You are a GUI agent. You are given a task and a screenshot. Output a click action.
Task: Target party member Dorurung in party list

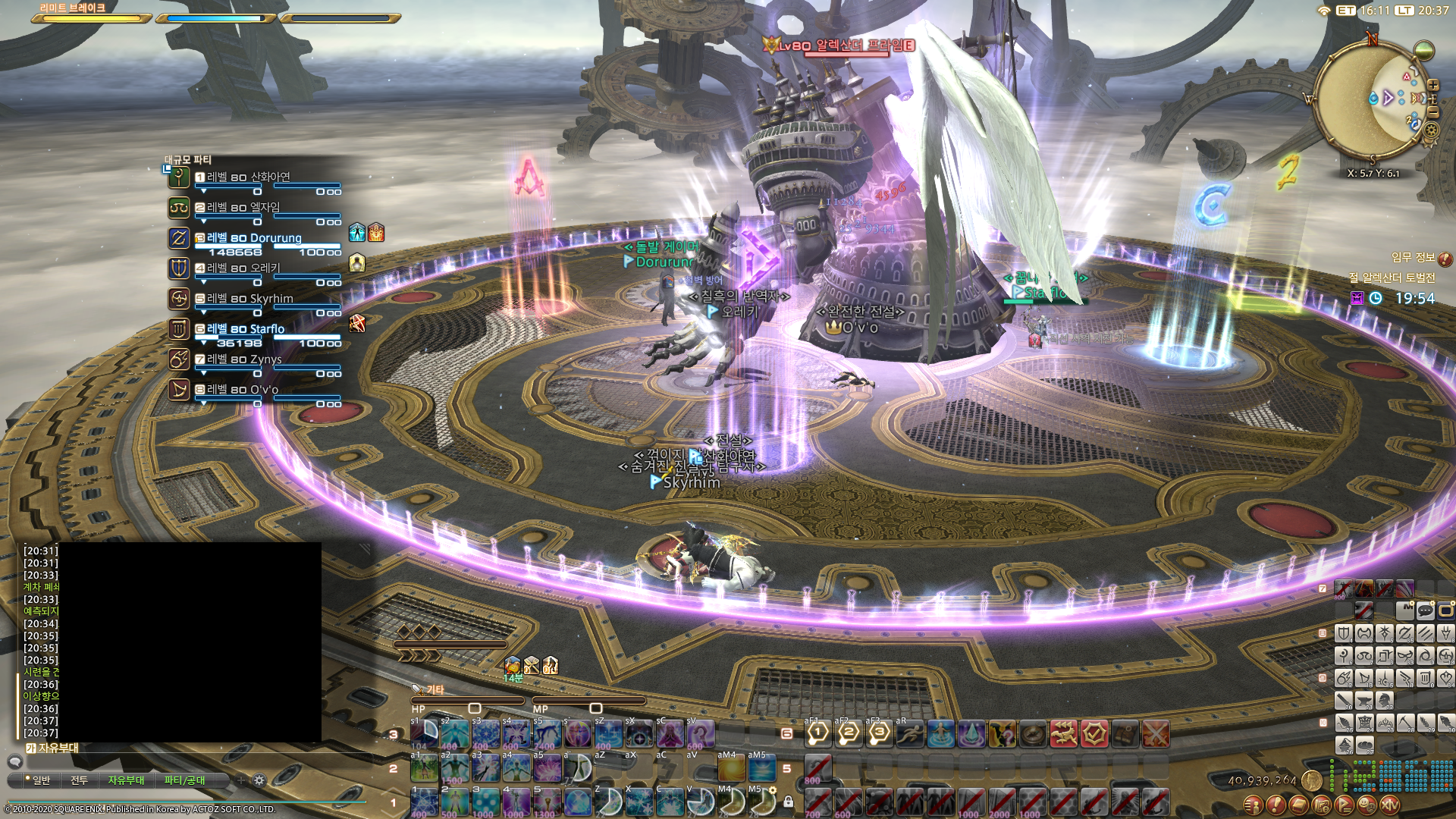point(253,238)
